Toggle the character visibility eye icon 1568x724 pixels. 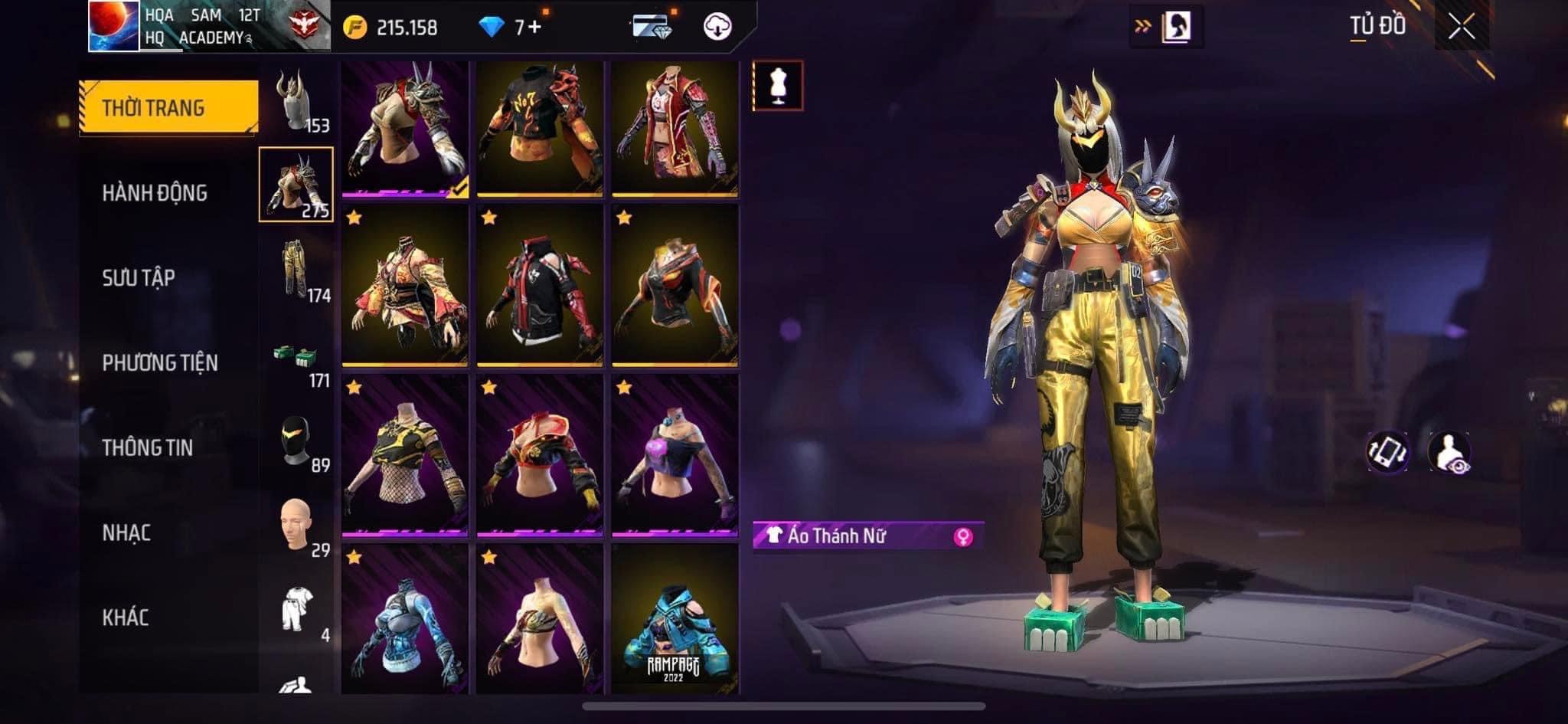click(1449, 451)
